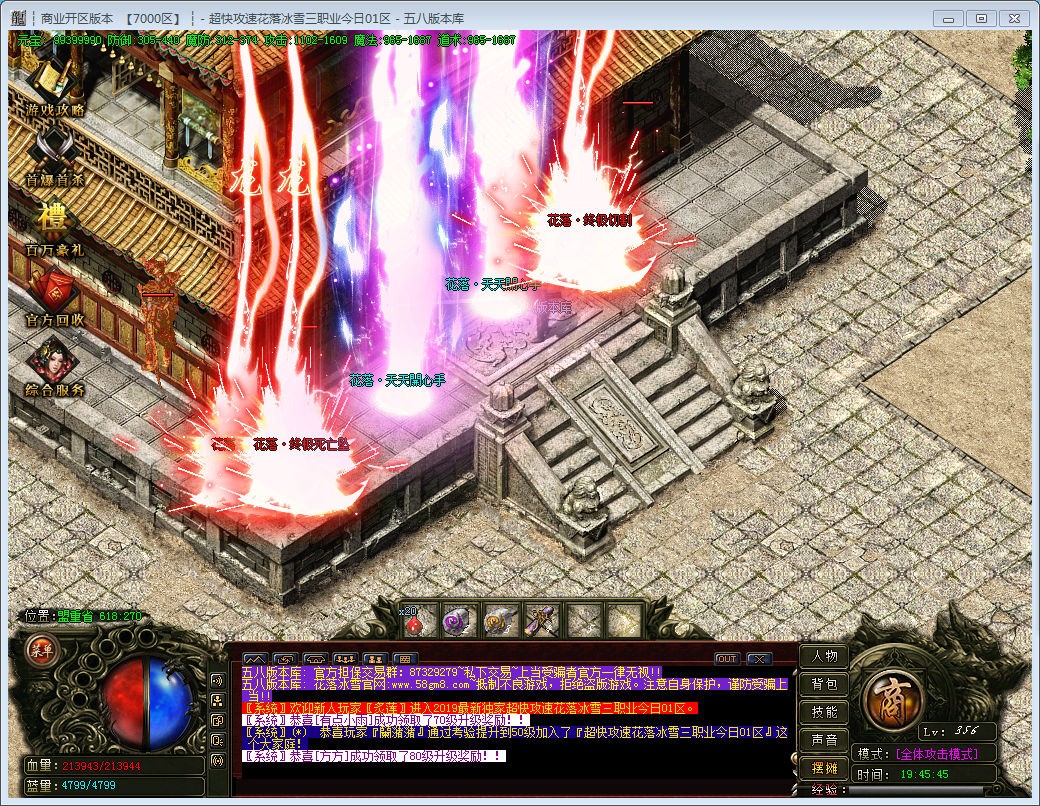Toggle the 声音 sound button
Screen dimensions: 1040x806
tap(824, 741)
